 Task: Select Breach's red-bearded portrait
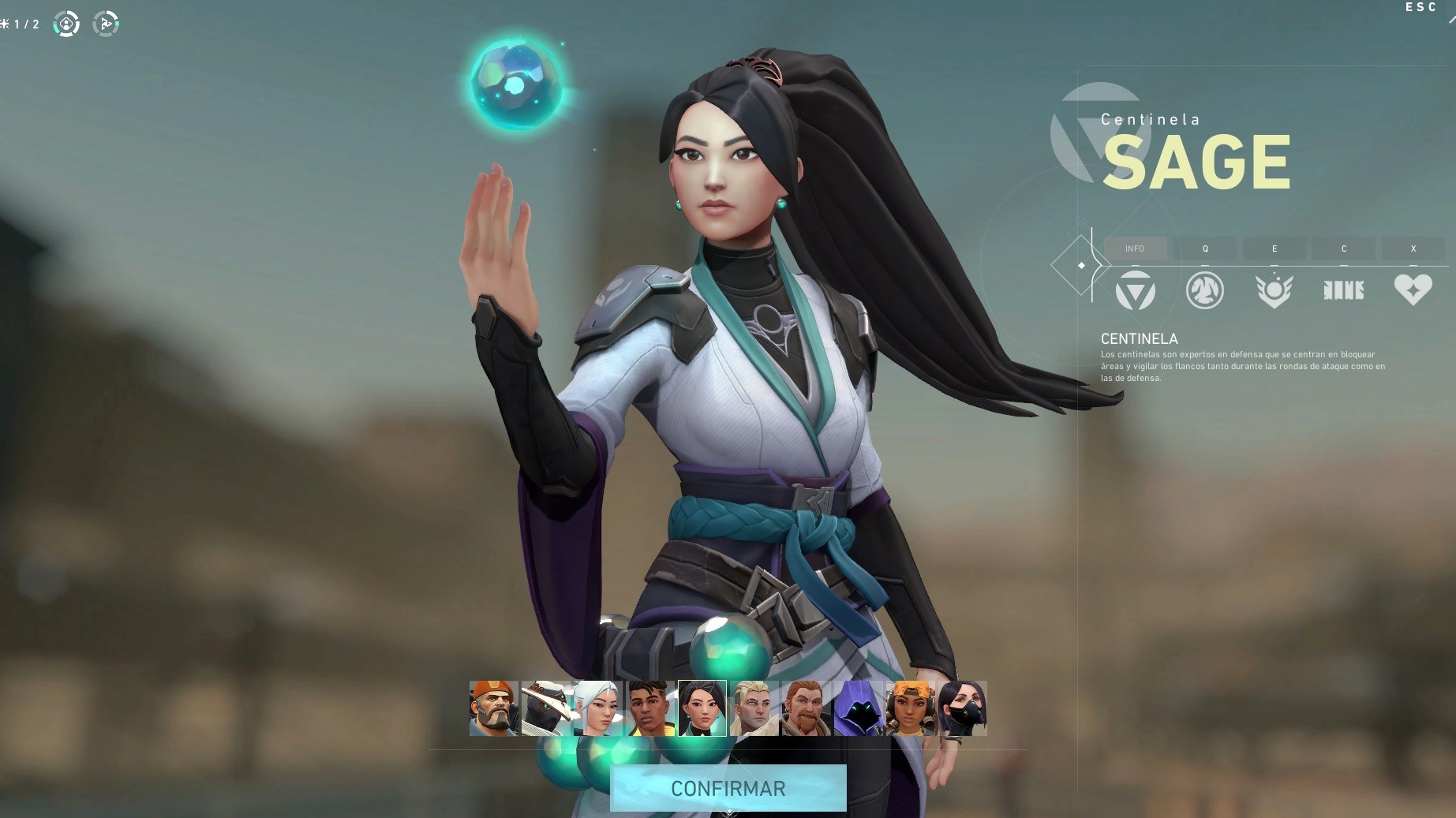pos(806,708)
